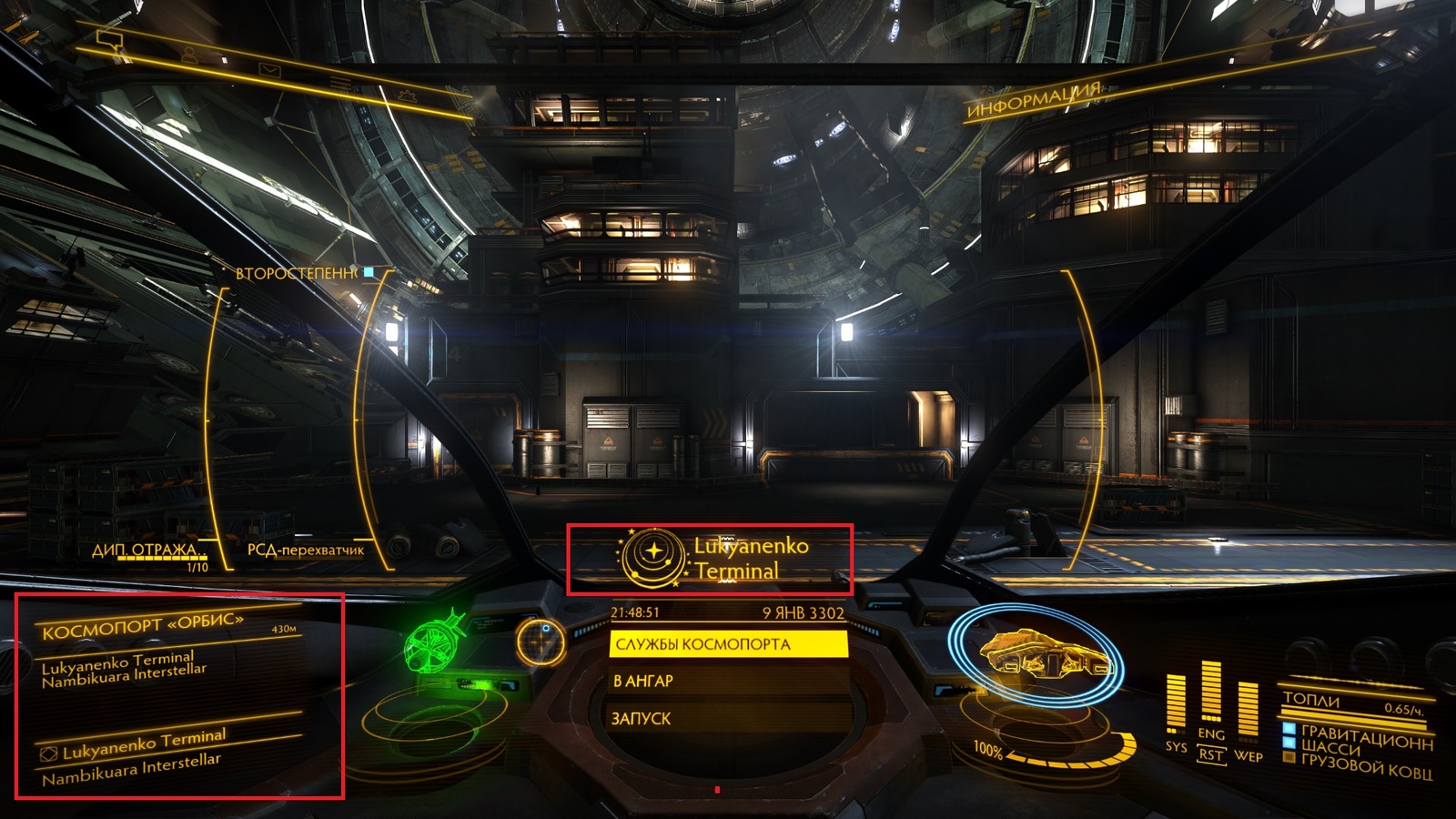Switch to the contacts person tab
The width and height of the screenshot is (1456, 819).
189,56
